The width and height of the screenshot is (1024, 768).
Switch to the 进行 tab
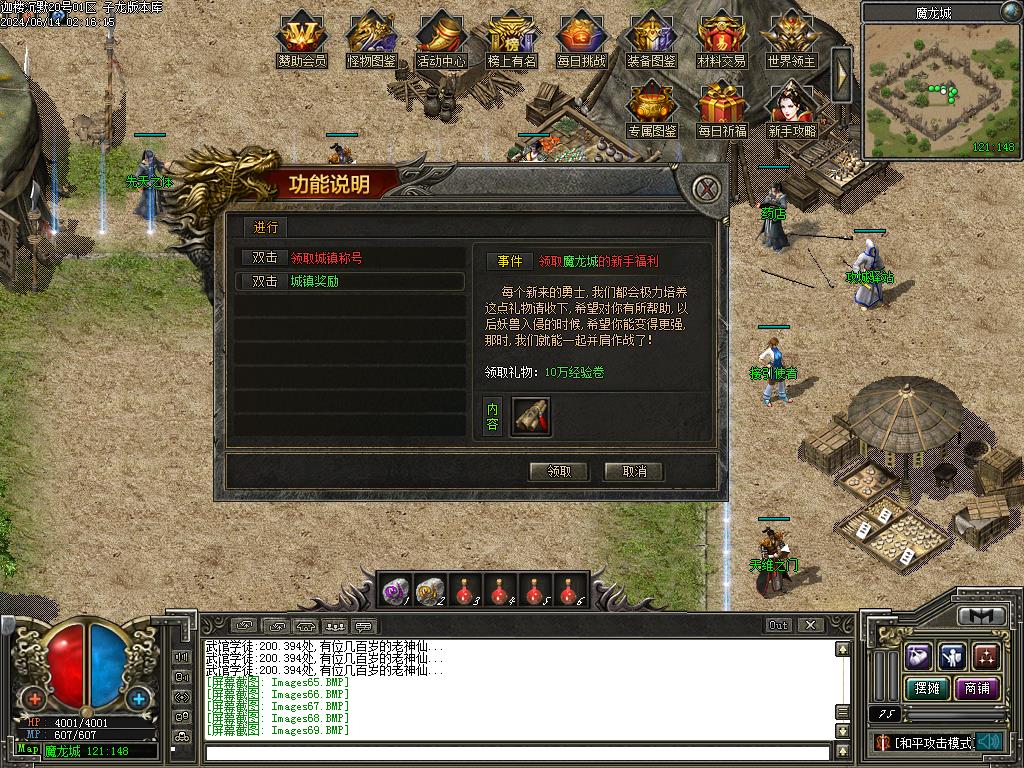[x=266, y=228]
